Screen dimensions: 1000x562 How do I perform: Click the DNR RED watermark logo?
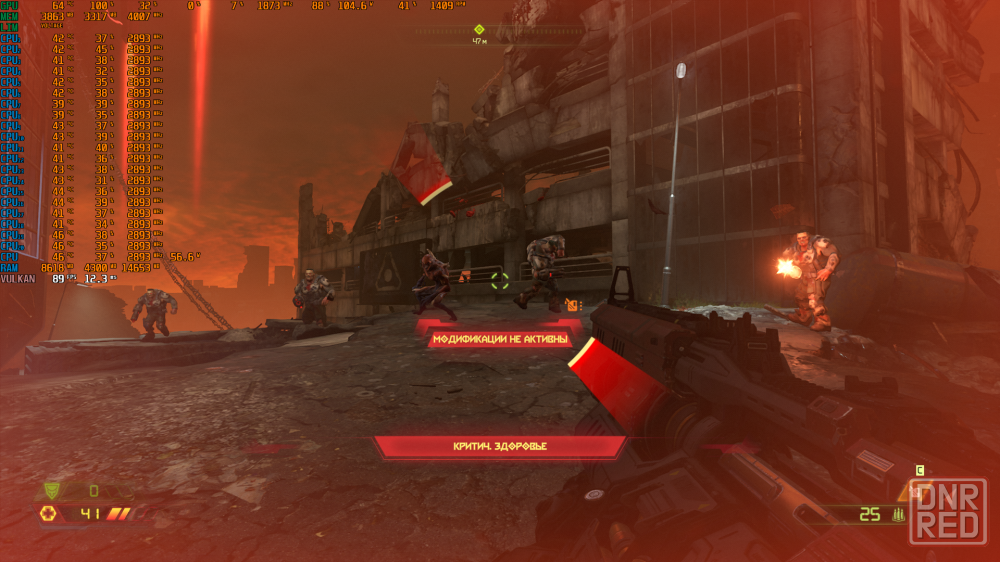[x=947, y=510]
